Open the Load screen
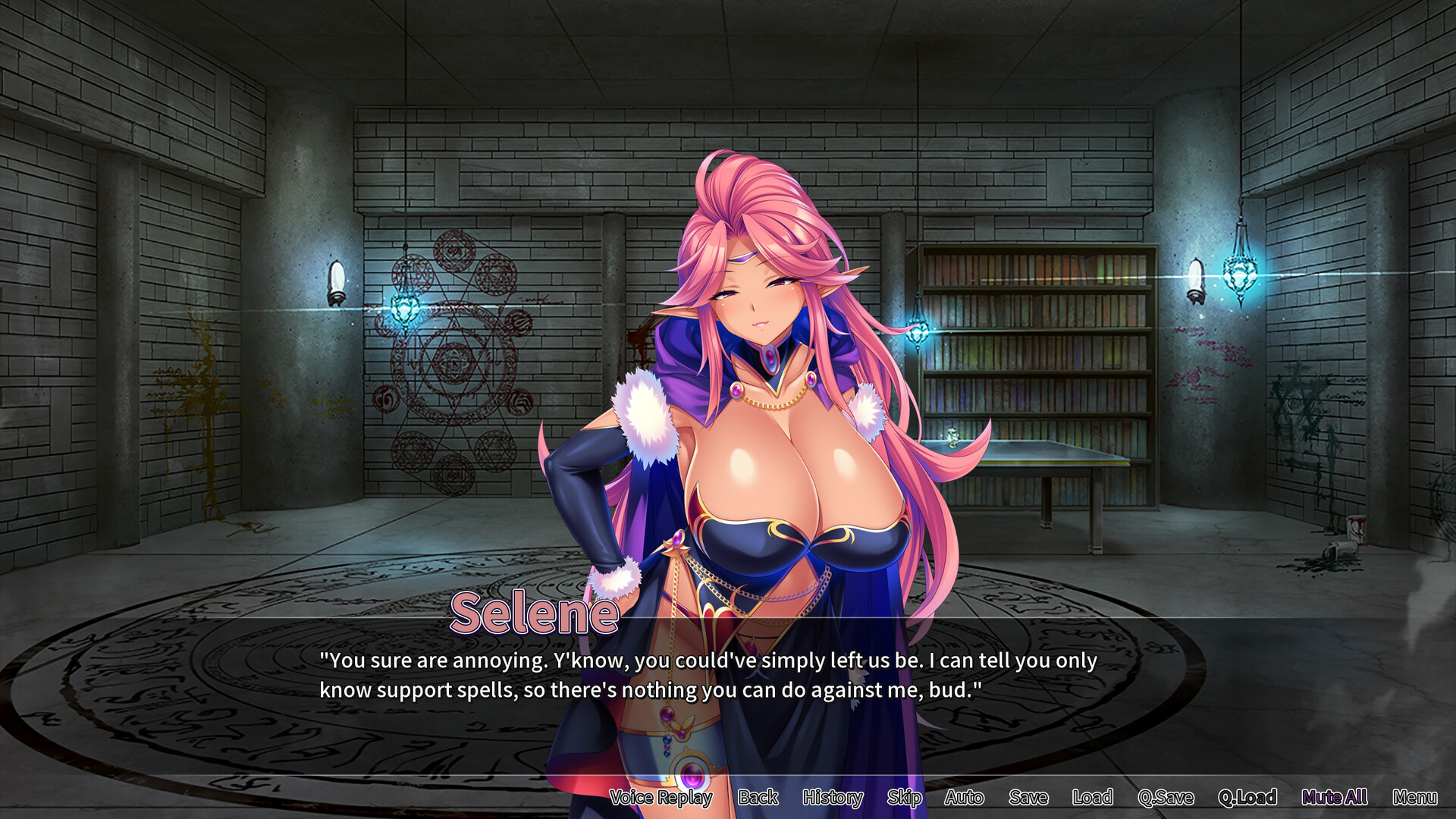Screen dimensions: 1456x819 coord(1092,797)
